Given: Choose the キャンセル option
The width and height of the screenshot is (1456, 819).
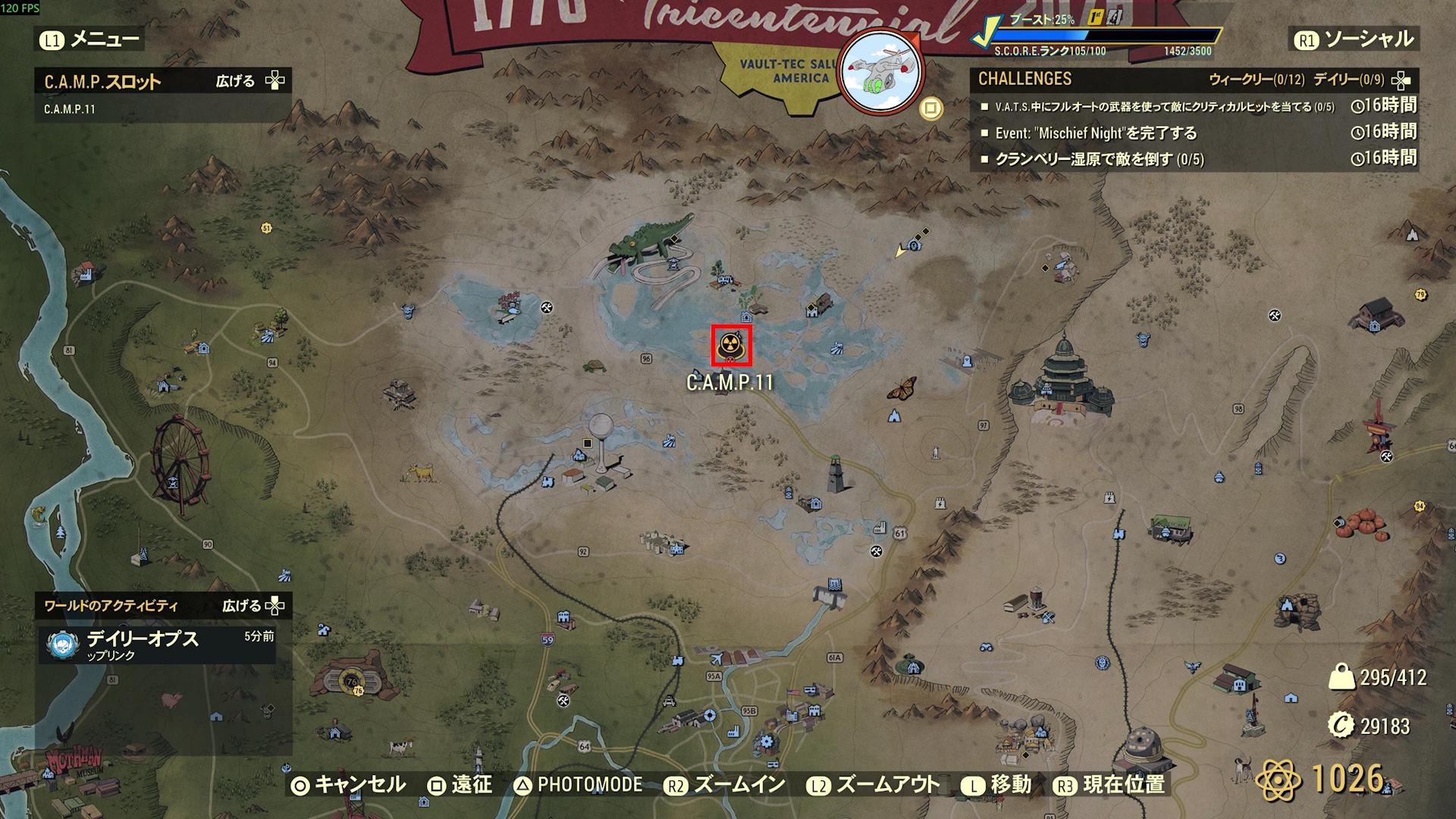Looking at the screenshot, I should click(x=349, y=785).
